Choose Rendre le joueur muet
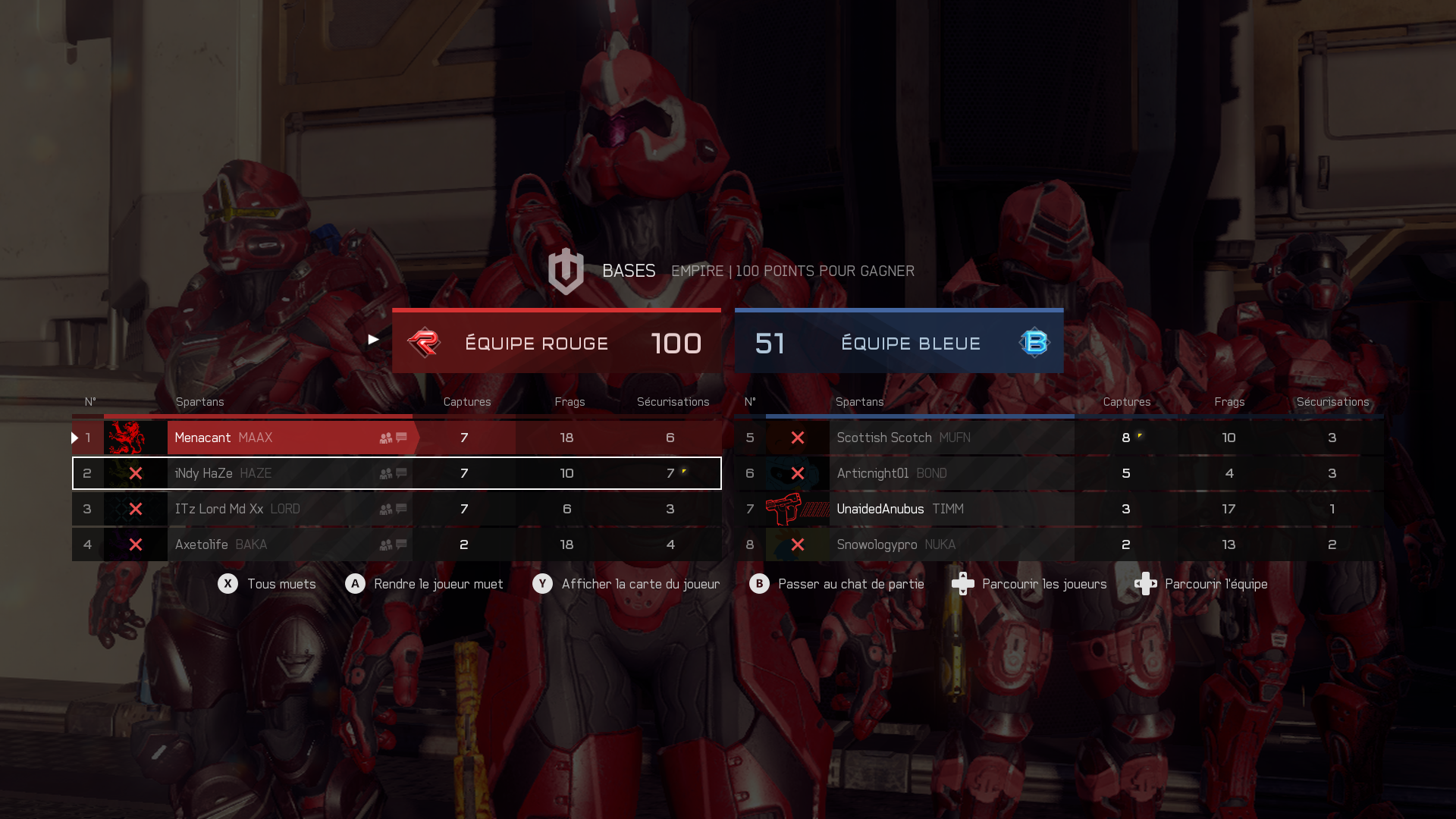This screenshot has height=819, width=1456. (x=424, y=584)
